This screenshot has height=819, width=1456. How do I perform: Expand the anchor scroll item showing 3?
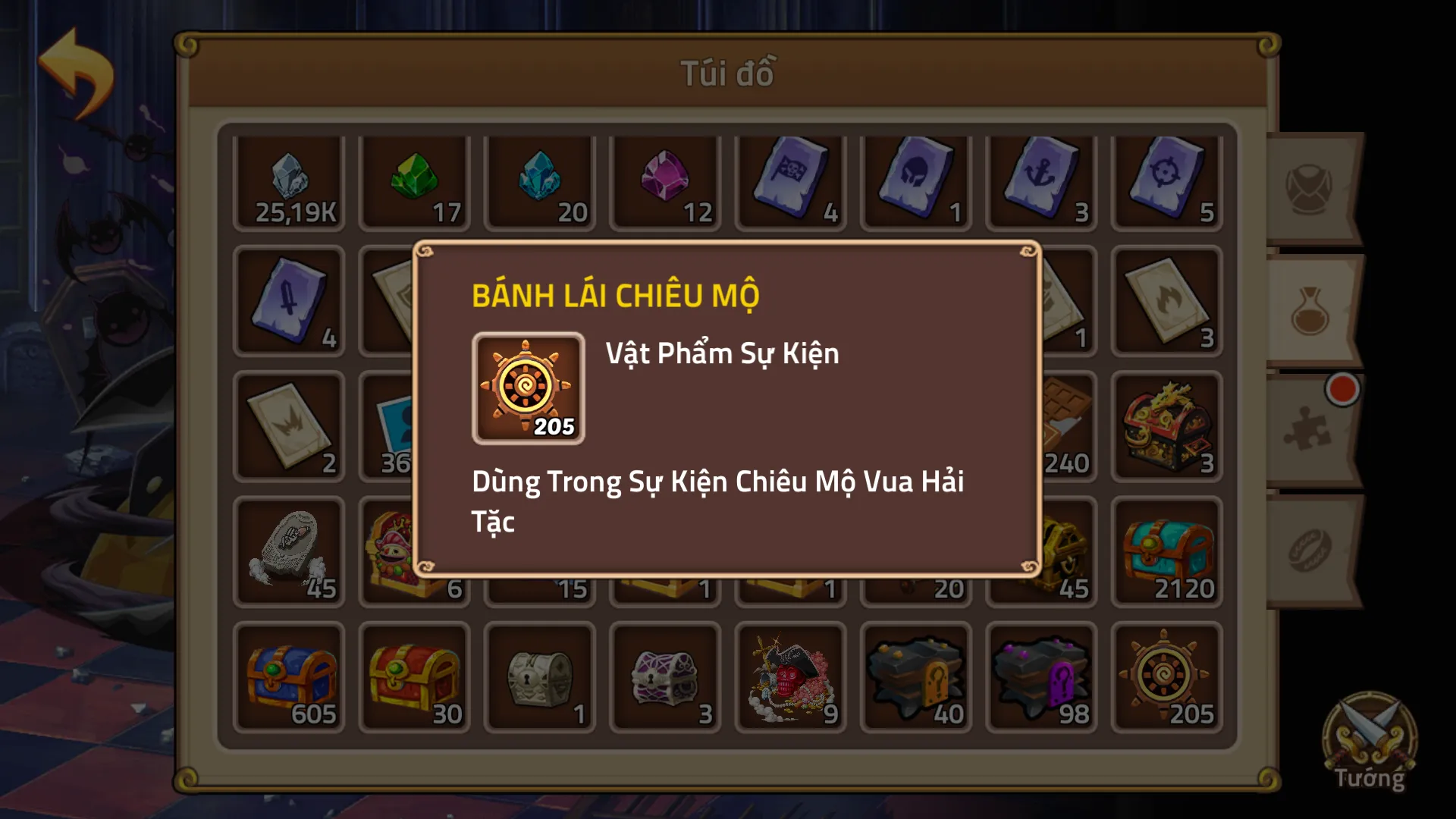[x=1042, y=182]
